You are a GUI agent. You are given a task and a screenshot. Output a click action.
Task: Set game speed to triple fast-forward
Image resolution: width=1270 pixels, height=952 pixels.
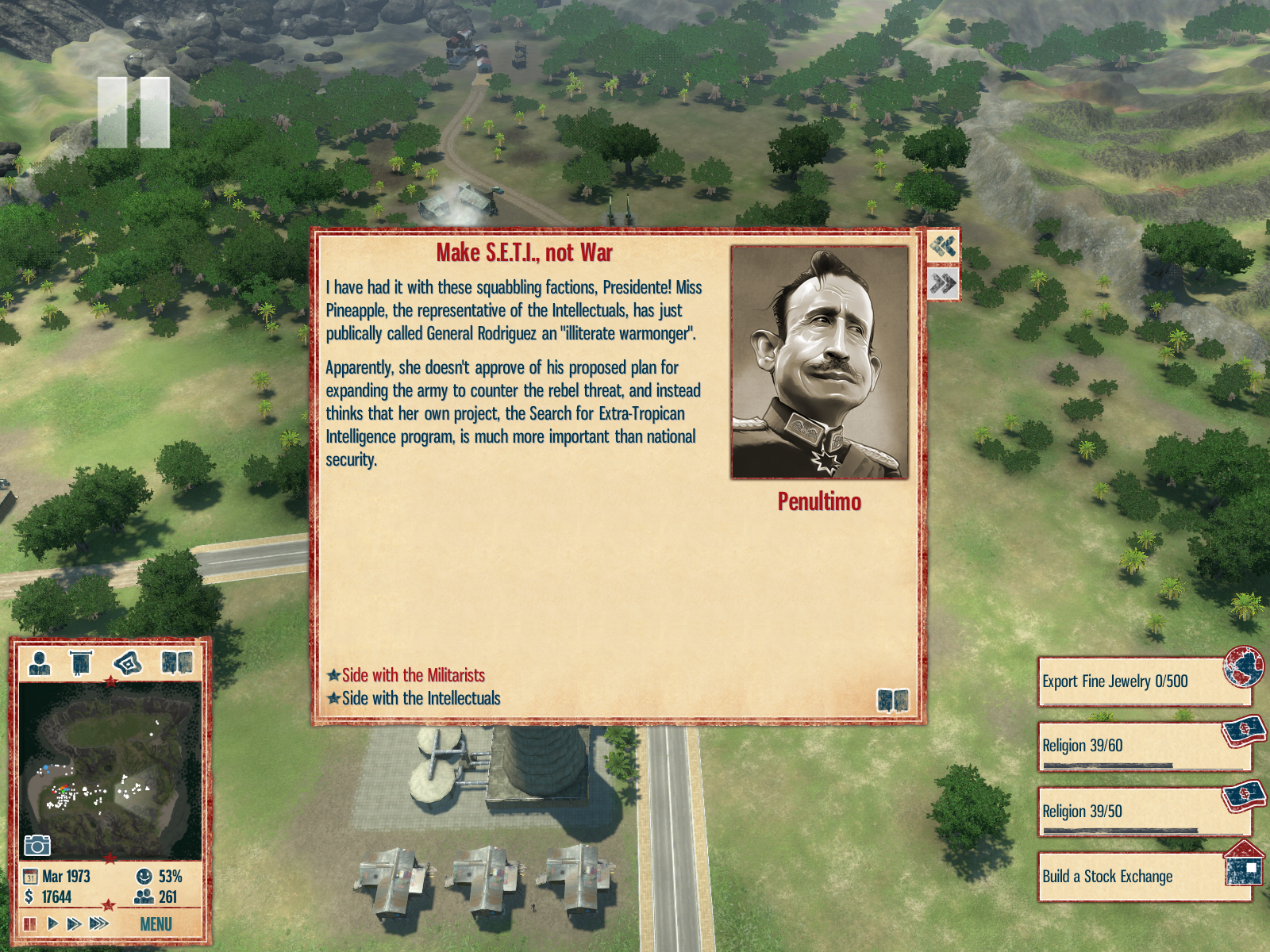(99, 923)
